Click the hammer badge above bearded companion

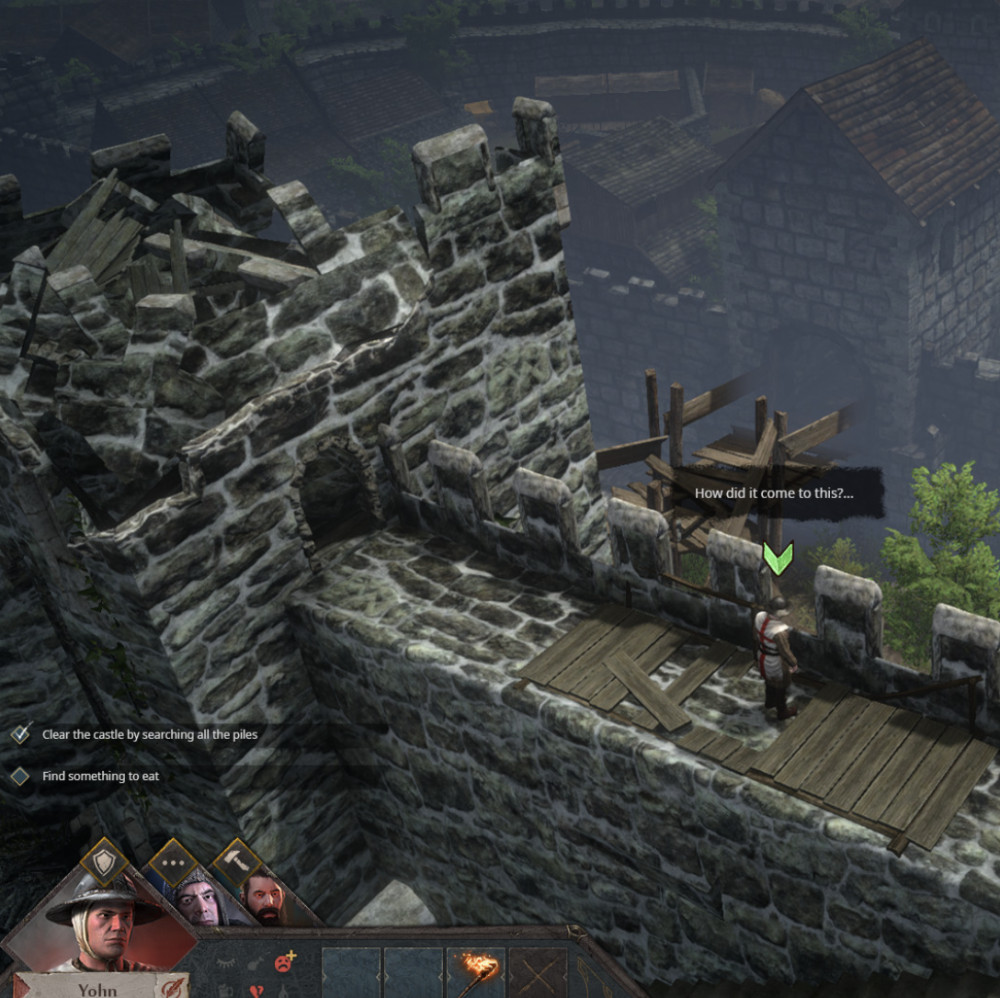tap(236, 860)
